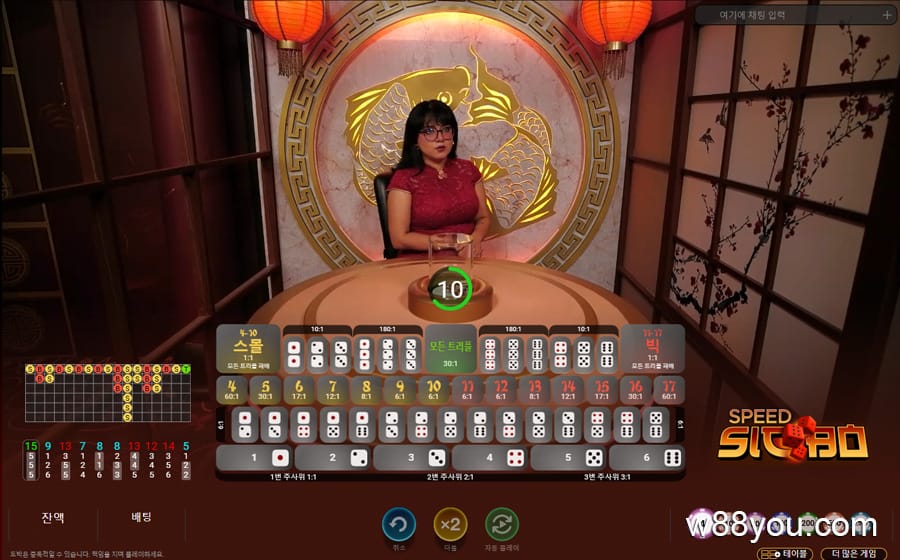Bet on single die number 6
The height and width of the screenshot is (560, 900).
coord(647,458)
